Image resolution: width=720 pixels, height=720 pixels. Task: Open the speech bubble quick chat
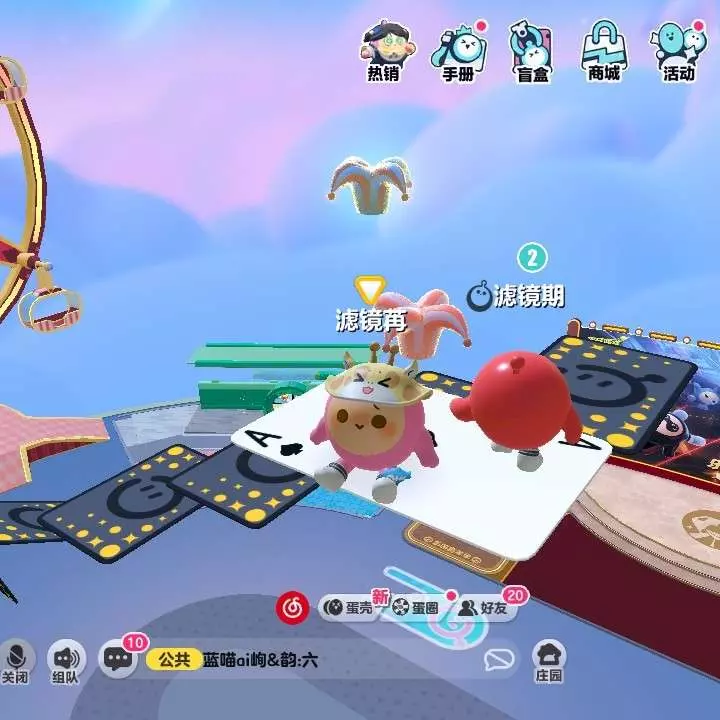498,660
